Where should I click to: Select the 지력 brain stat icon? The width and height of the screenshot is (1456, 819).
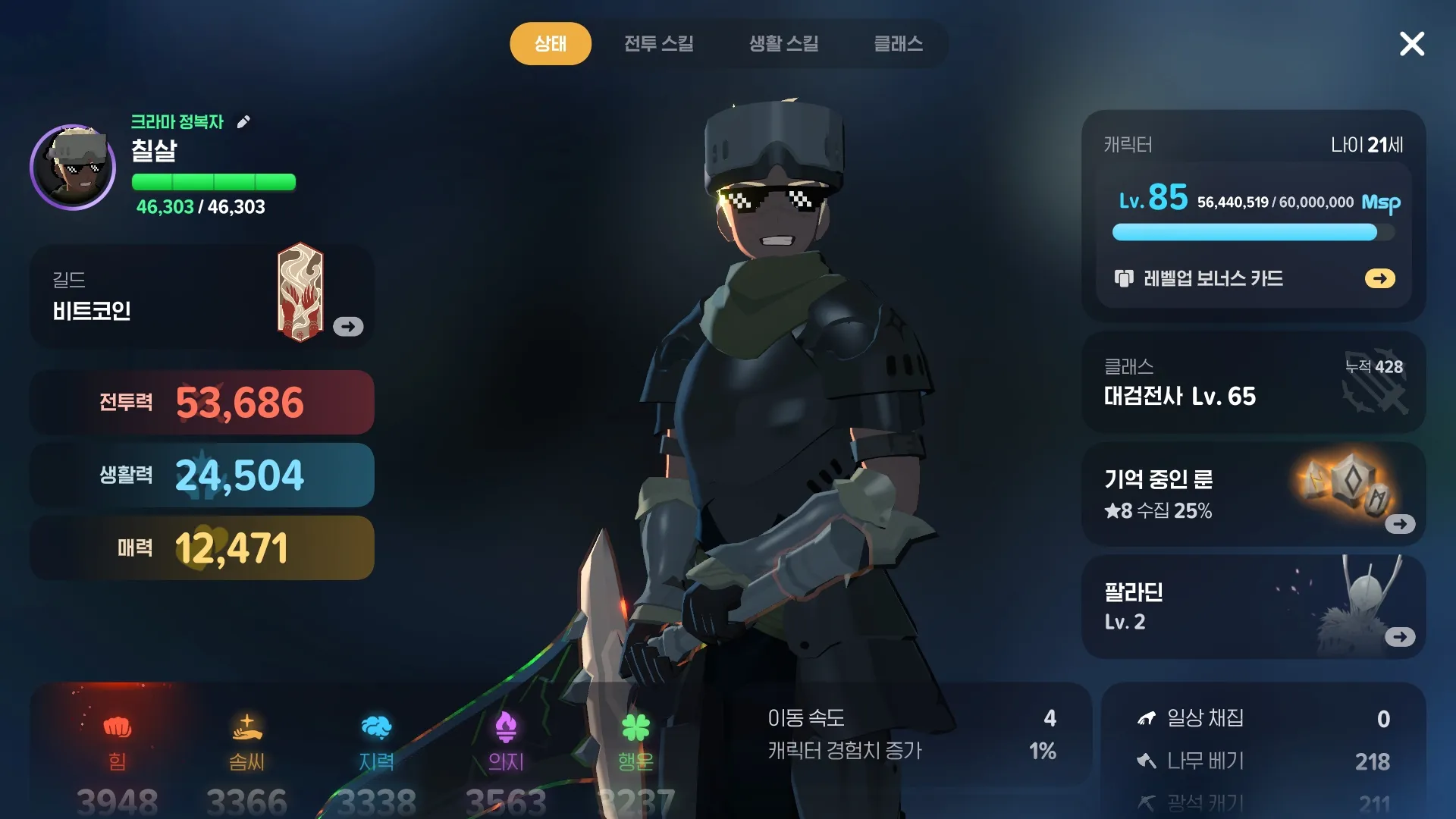[x=377, y=728]
